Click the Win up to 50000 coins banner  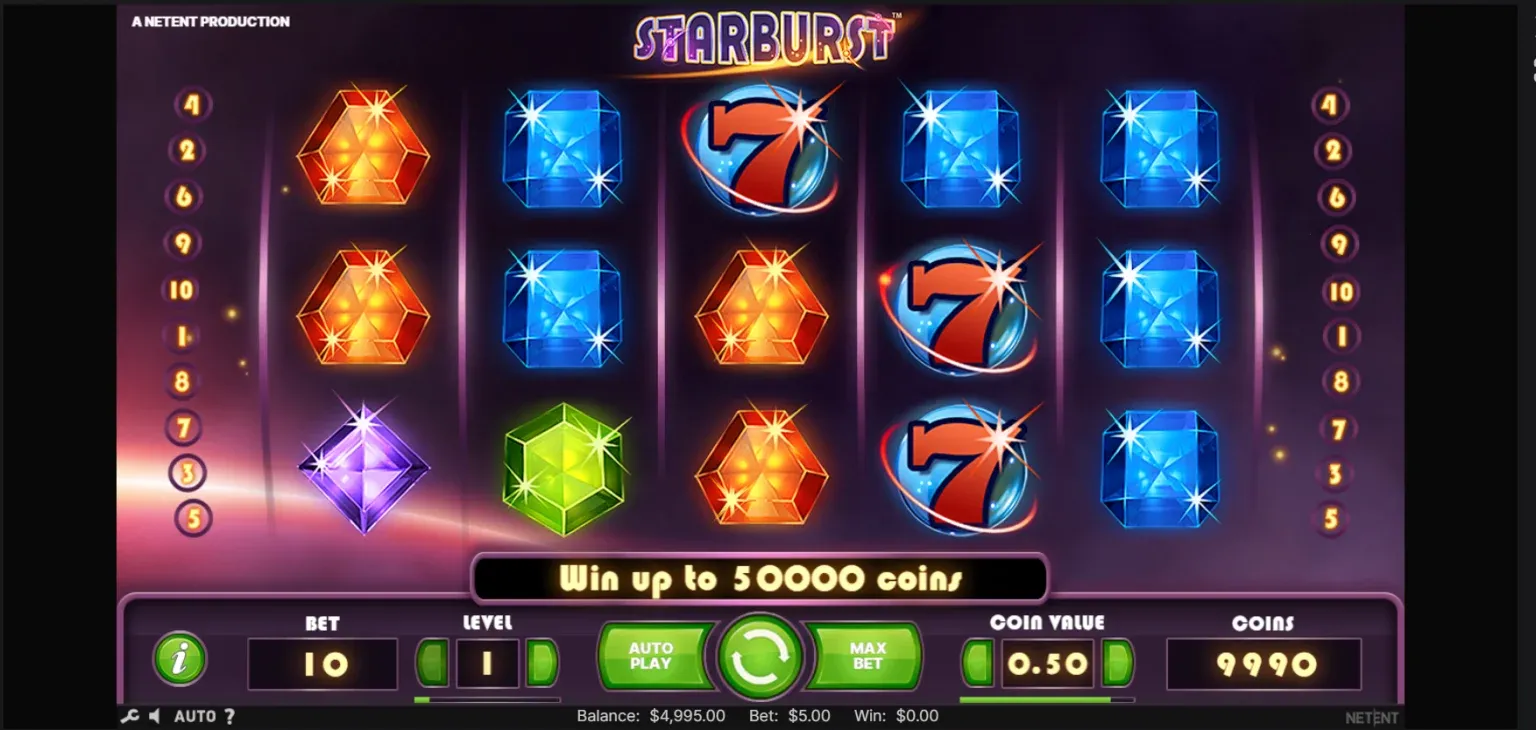(x=761, y=578)
